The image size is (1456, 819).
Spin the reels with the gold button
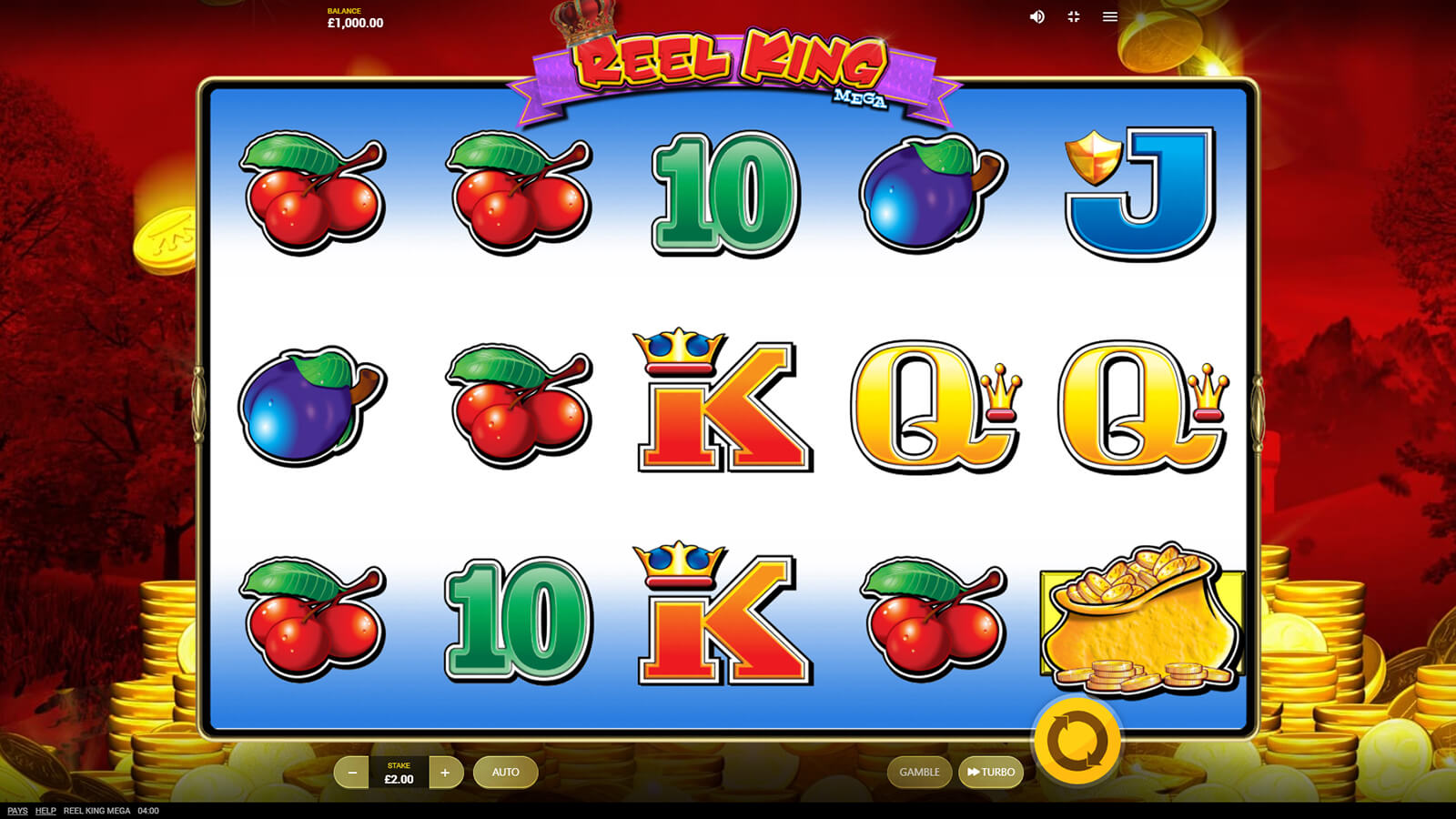(x=1077, y=741)
